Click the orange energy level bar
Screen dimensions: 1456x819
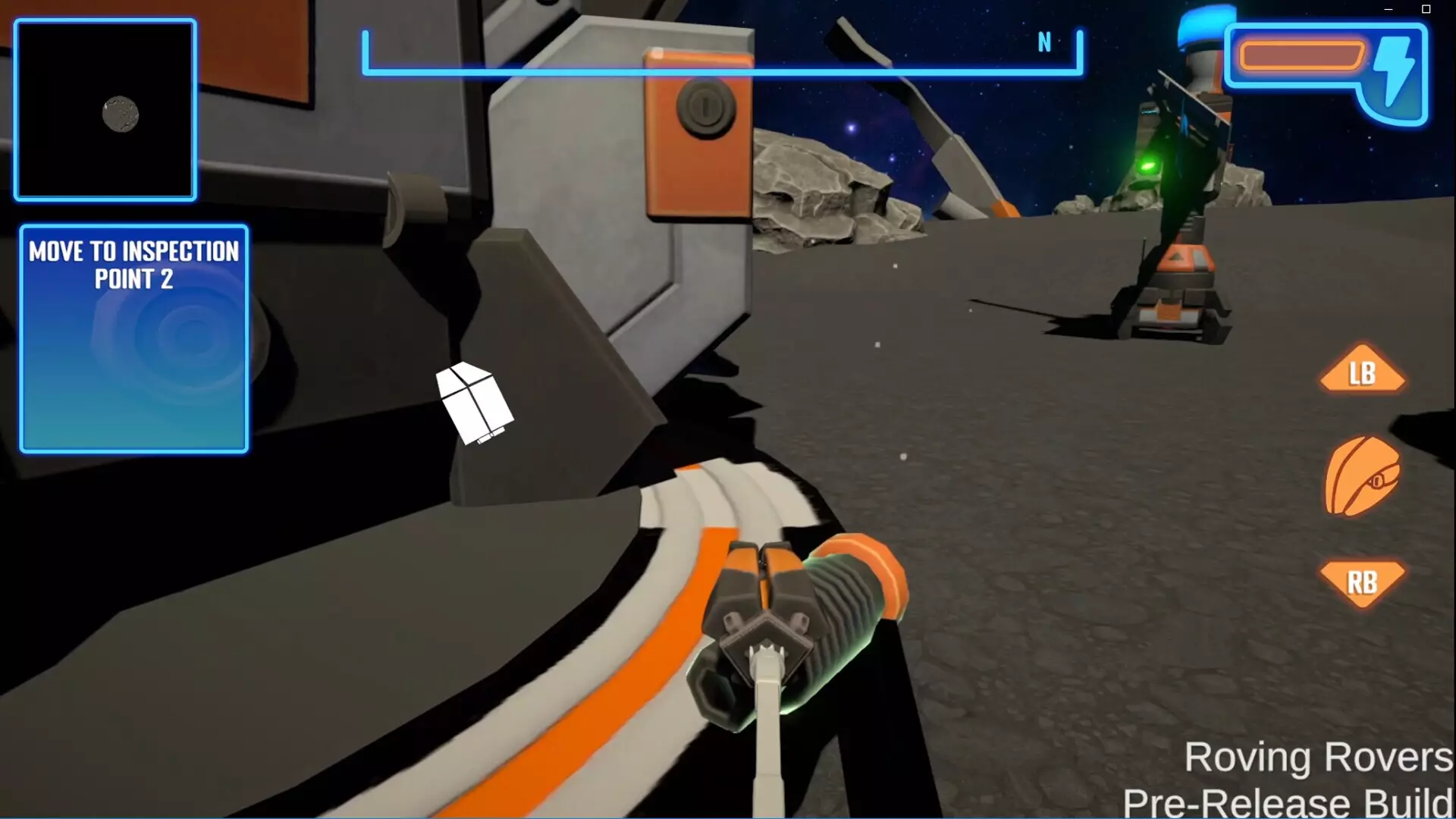point(1301,55)
